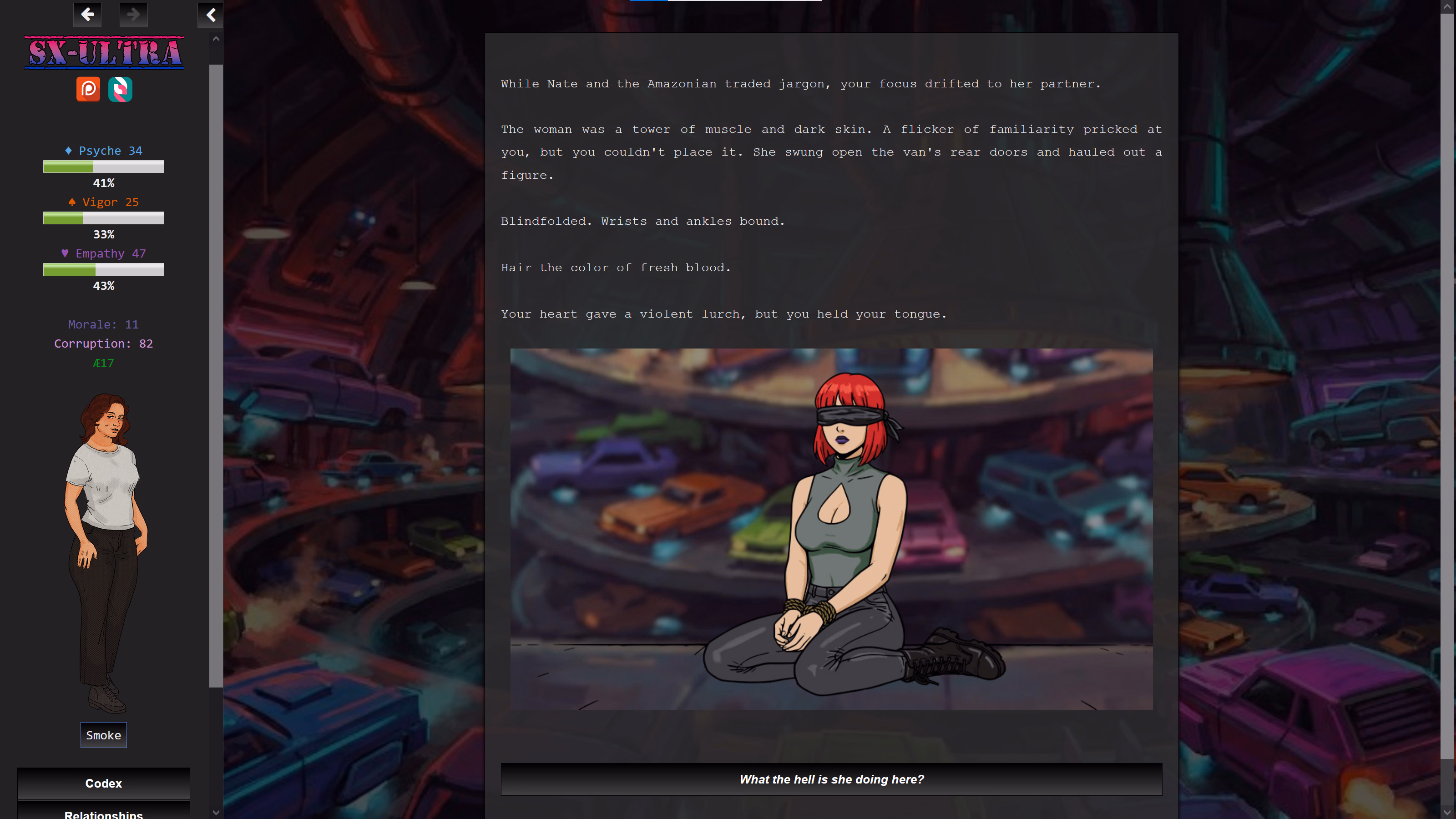Screen dimensions: 1456x819
Task: Click the Æ17 currency display
Action: (103, 363)
